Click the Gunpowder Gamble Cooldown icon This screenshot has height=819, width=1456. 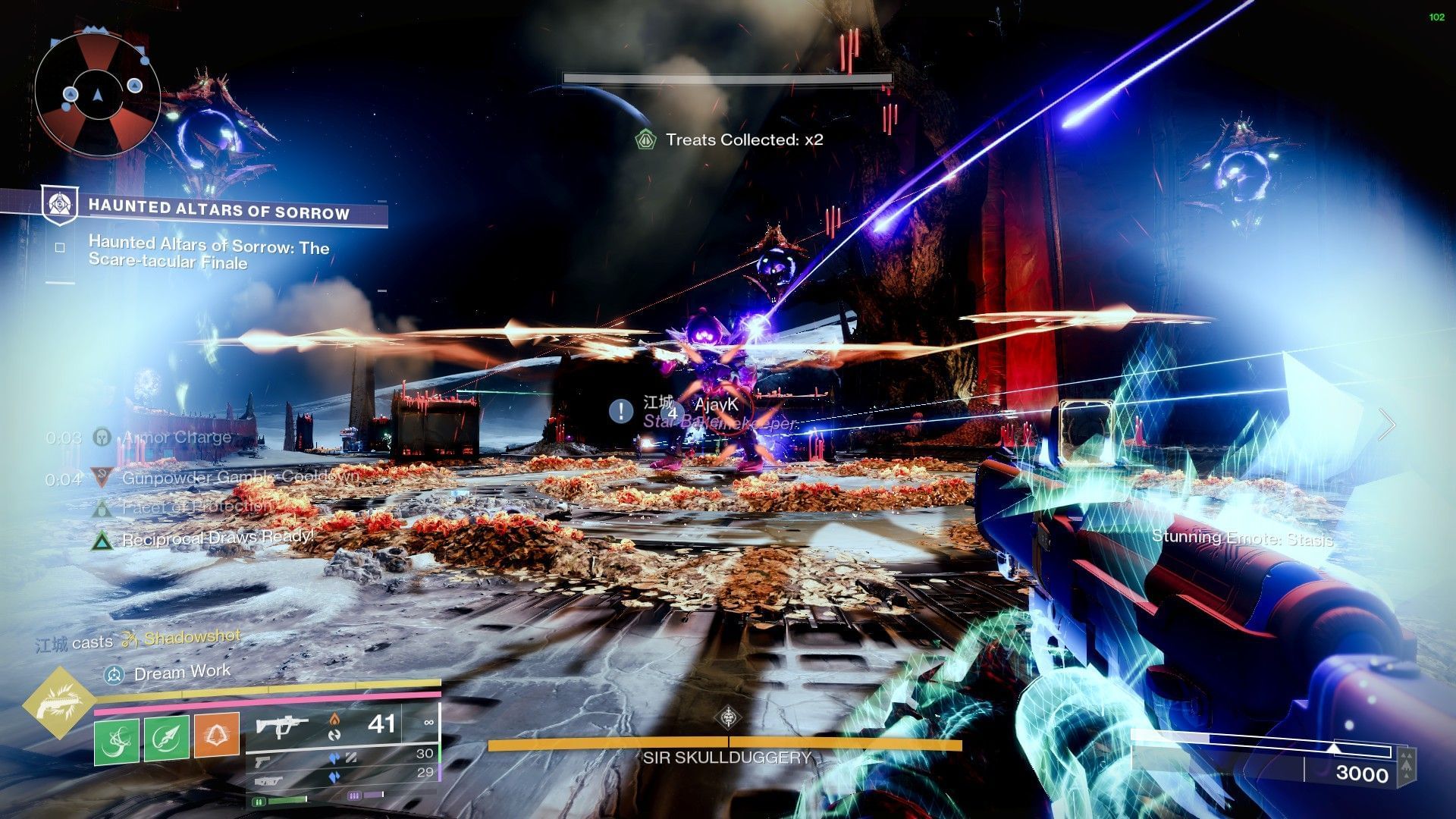click(101, 478)
